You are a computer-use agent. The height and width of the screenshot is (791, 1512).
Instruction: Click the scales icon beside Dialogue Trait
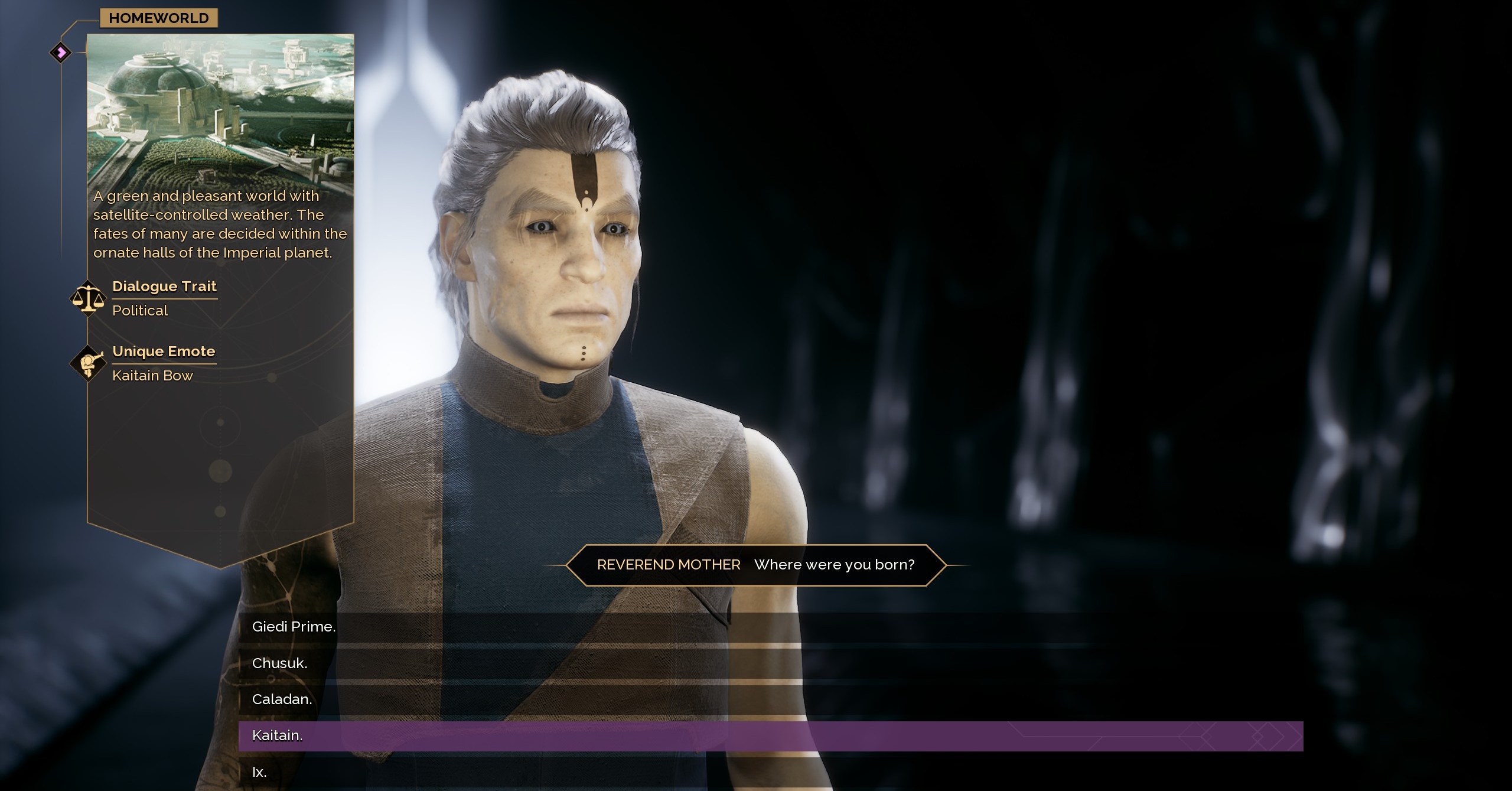(87, 298)
